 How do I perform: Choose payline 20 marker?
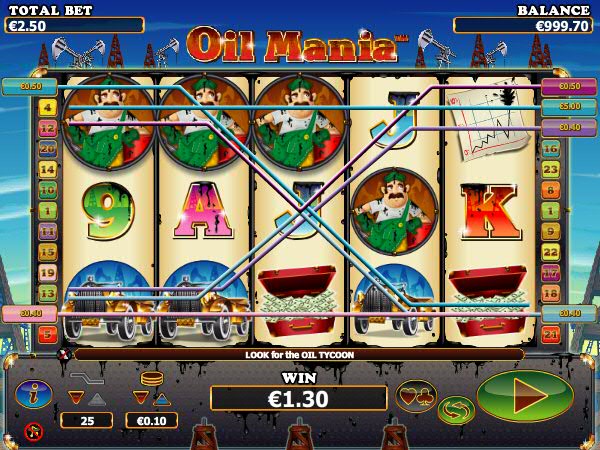pyautogui.click(x=47, y=149)
